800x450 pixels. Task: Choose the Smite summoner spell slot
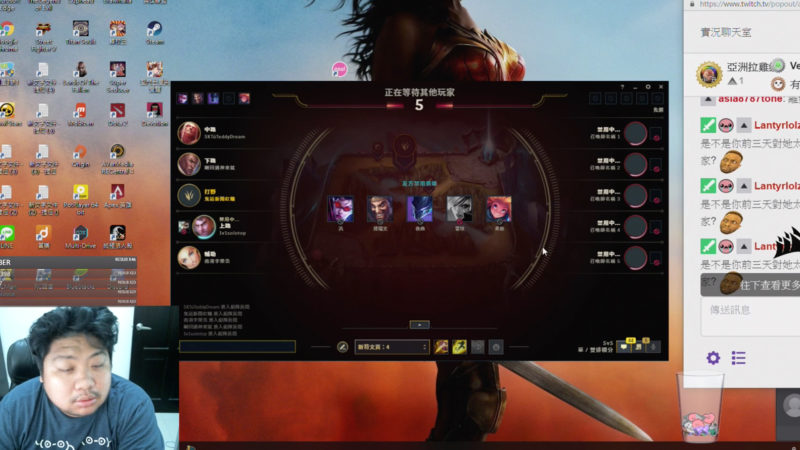pyautogui.click(x=441, y=347)
